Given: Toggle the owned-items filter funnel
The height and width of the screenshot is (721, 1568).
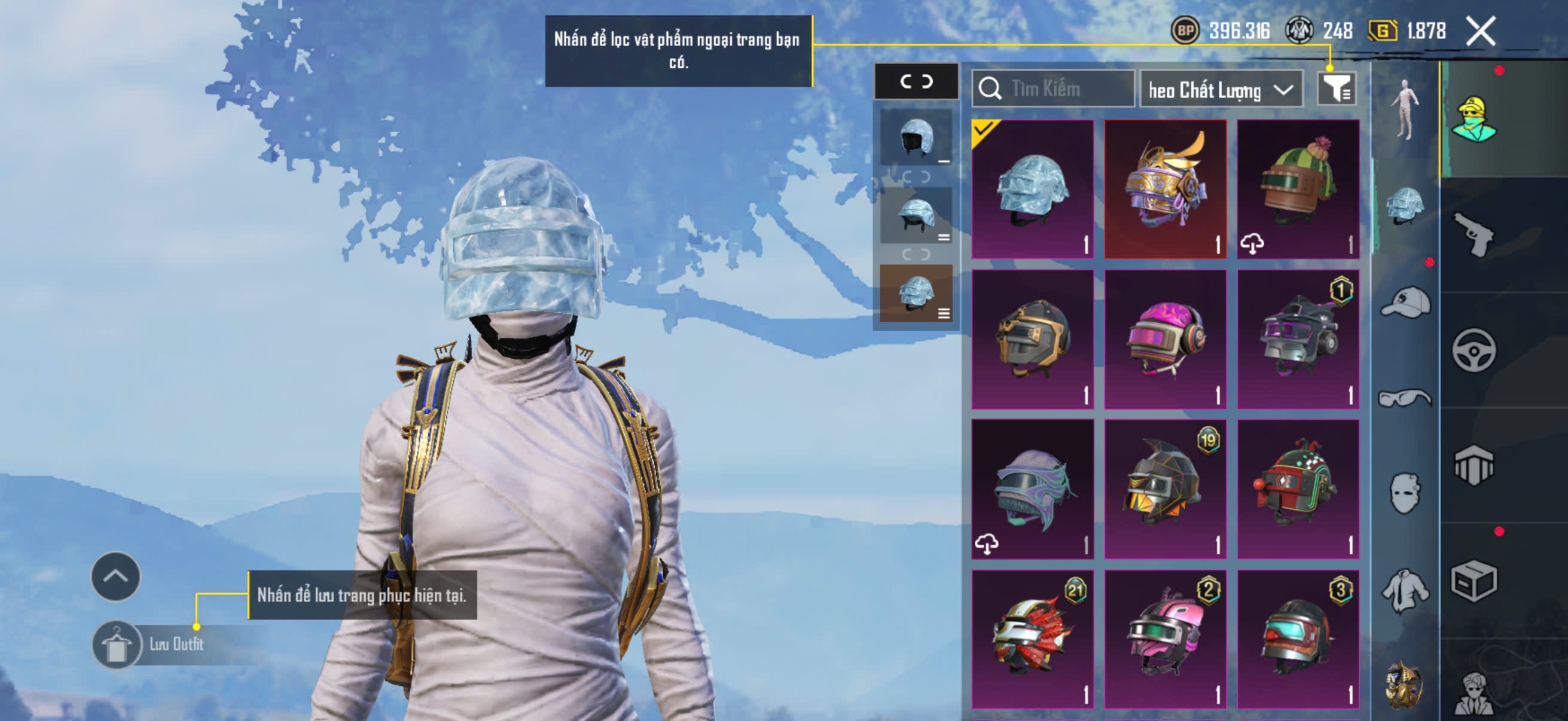Looking at the screenshot, I should (x=1335, y=90).
